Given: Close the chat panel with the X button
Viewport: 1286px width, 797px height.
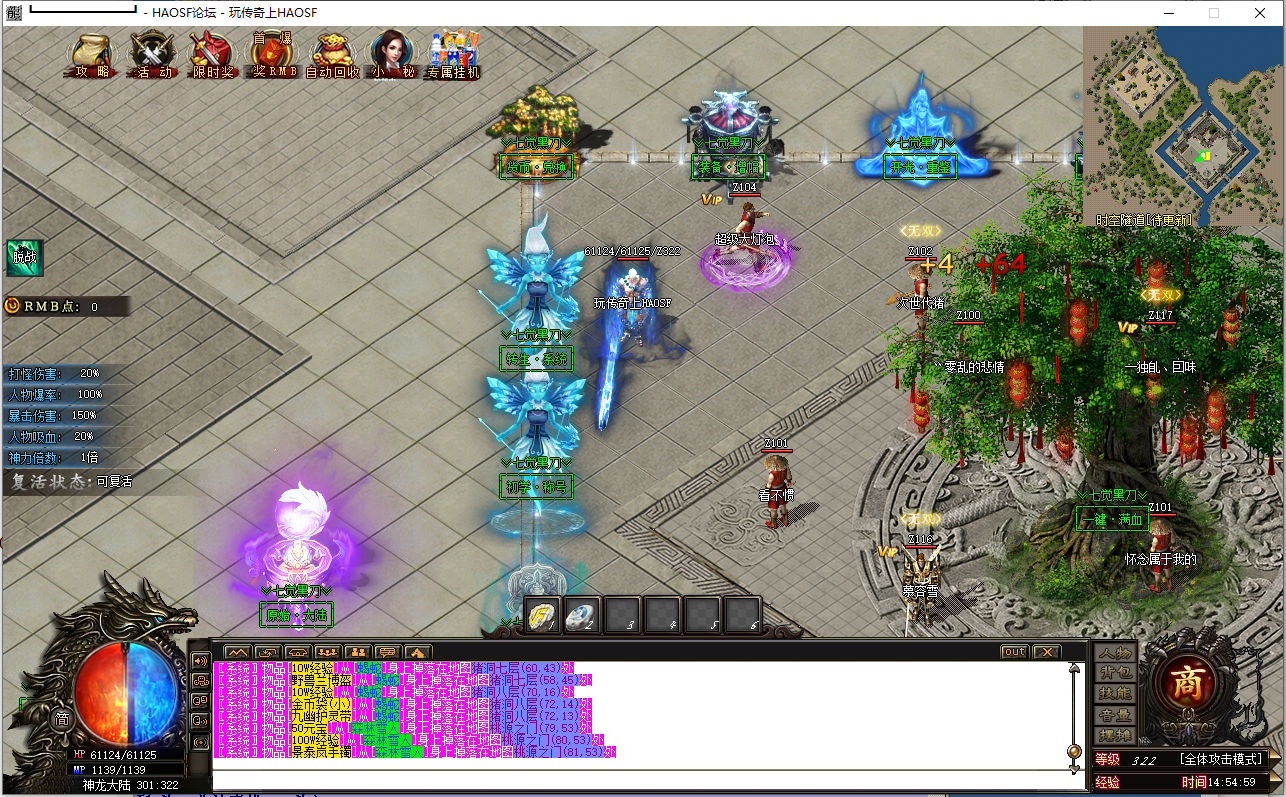Looking at the screenshot, I should click(1046, 652).
